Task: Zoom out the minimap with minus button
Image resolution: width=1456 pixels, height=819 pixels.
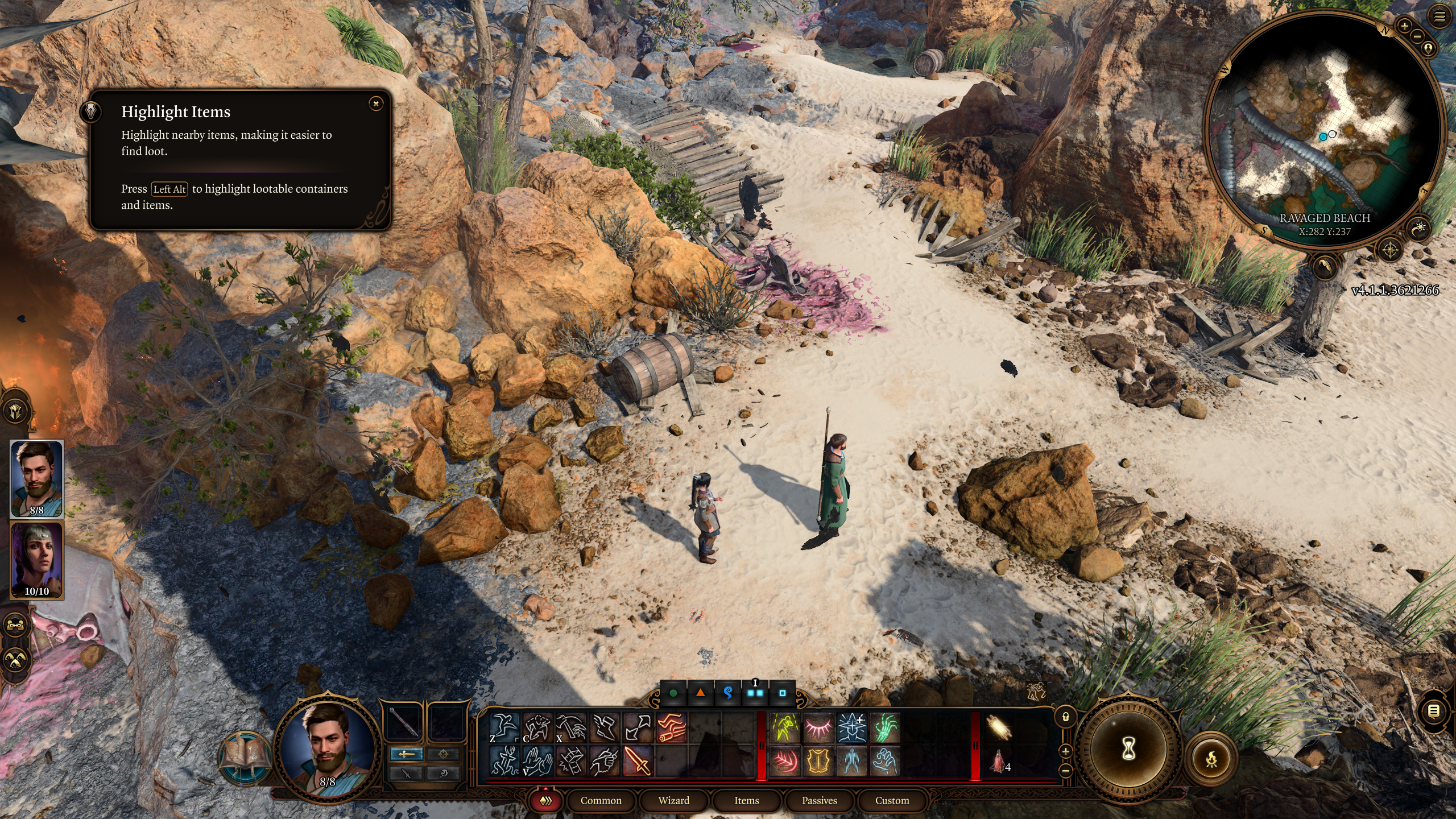Action: tap(1417, 36)
